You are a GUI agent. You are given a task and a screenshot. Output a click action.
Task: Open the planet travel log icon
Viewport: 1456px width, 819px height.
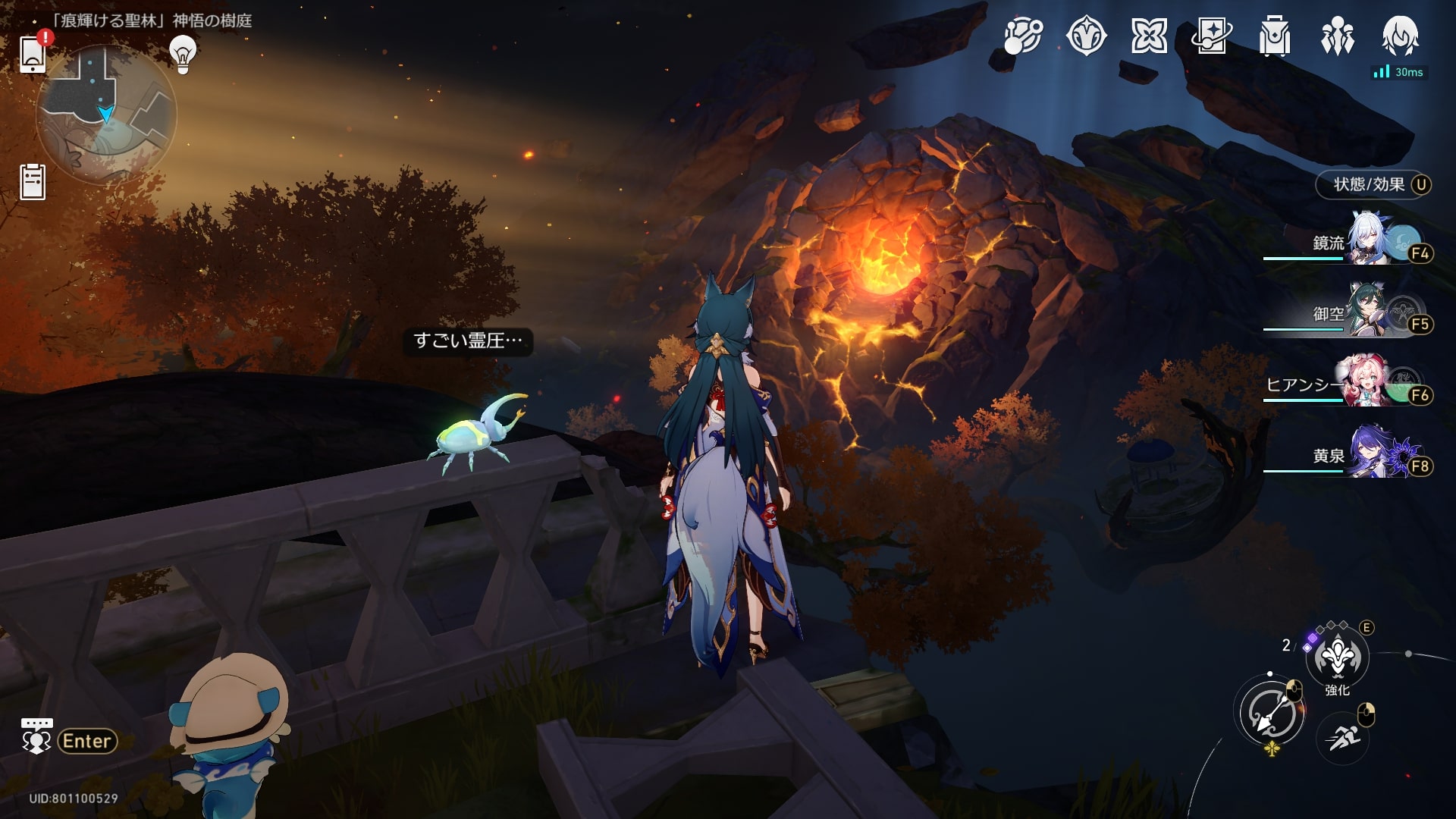click(1023, 36)
